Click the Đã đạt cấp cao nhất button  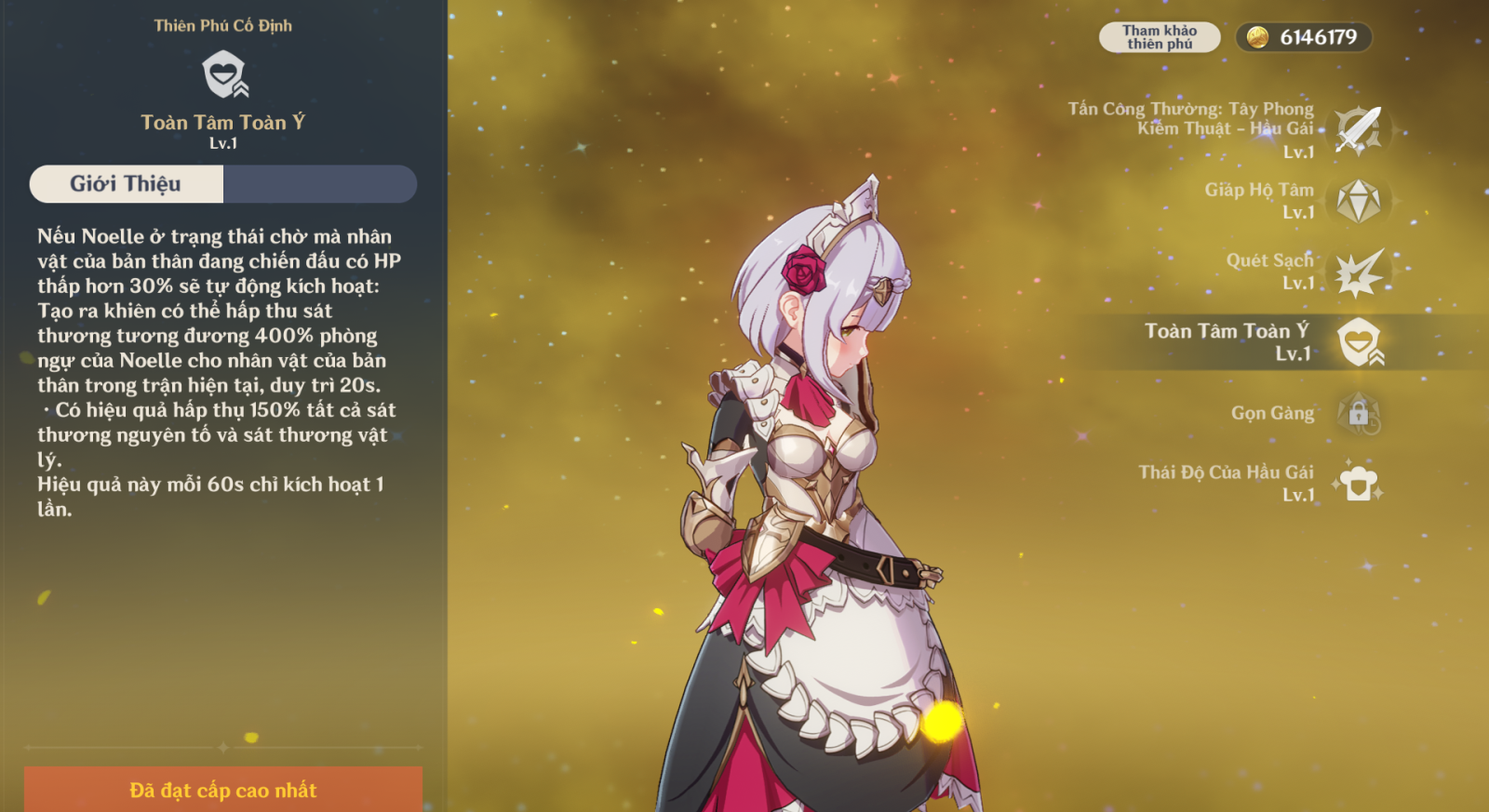pyautogui.click(x=223, y=790)
